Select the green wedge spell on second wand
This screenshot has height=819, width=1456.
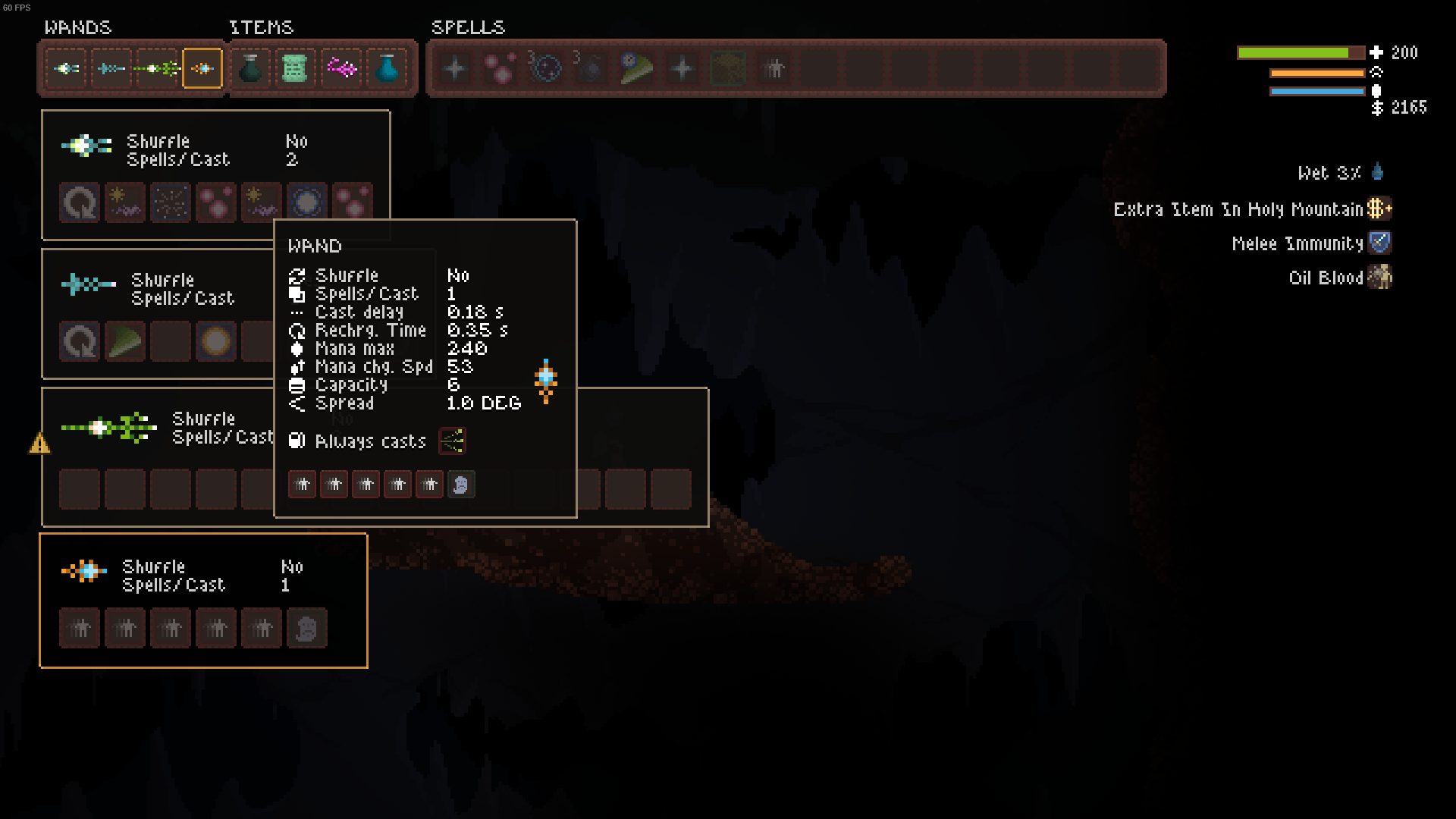pos(125,341)
